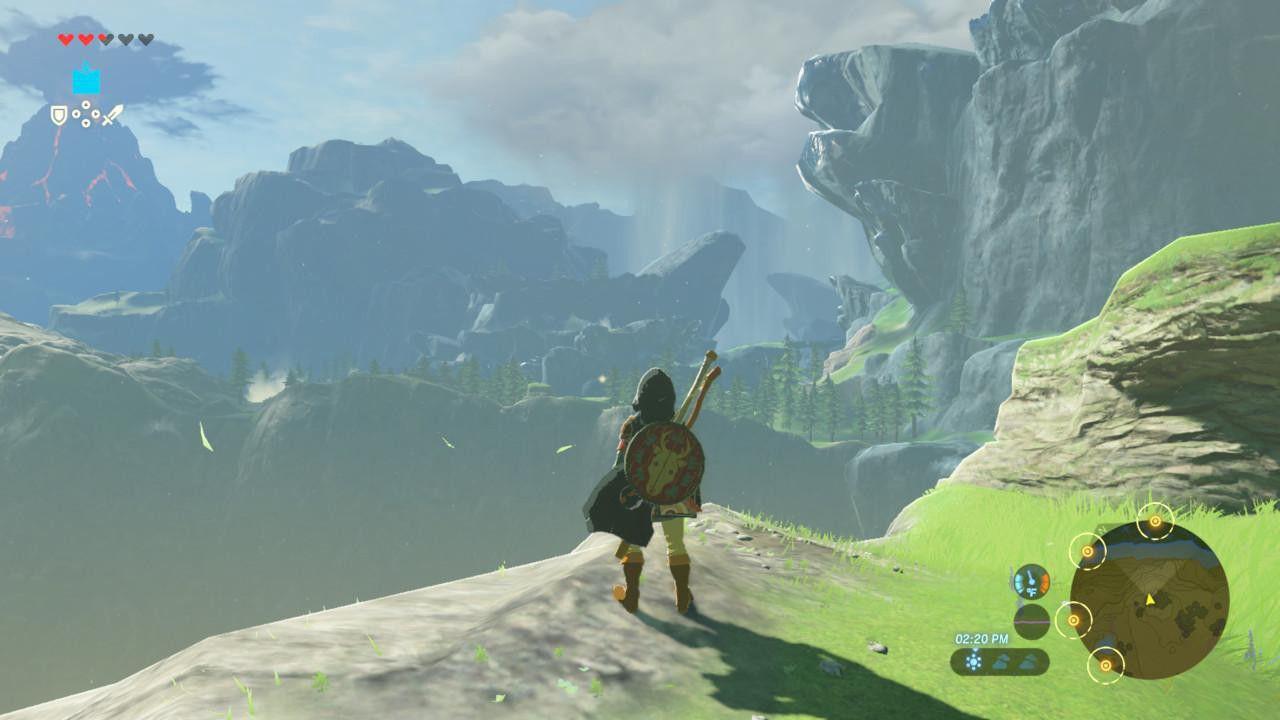Select the sunny icon in the weather forecast
Viewport: 1280px width, 720px height.
click(973, 661)
